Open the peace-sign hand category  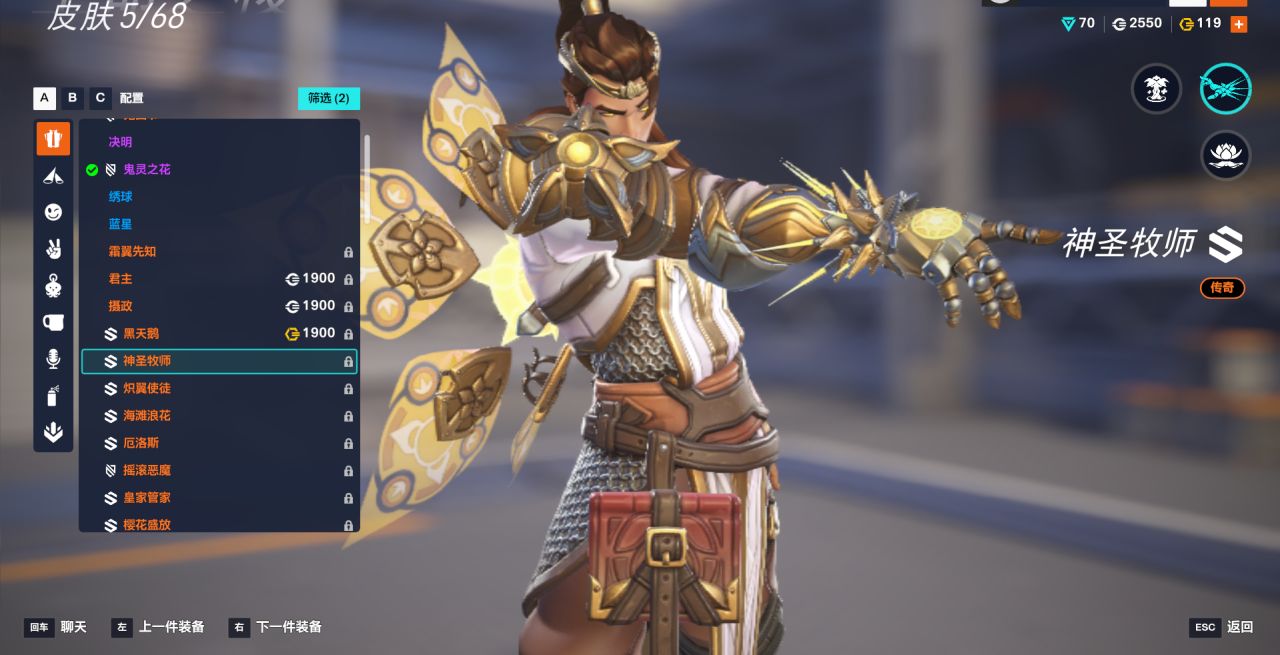coord(53,249)
